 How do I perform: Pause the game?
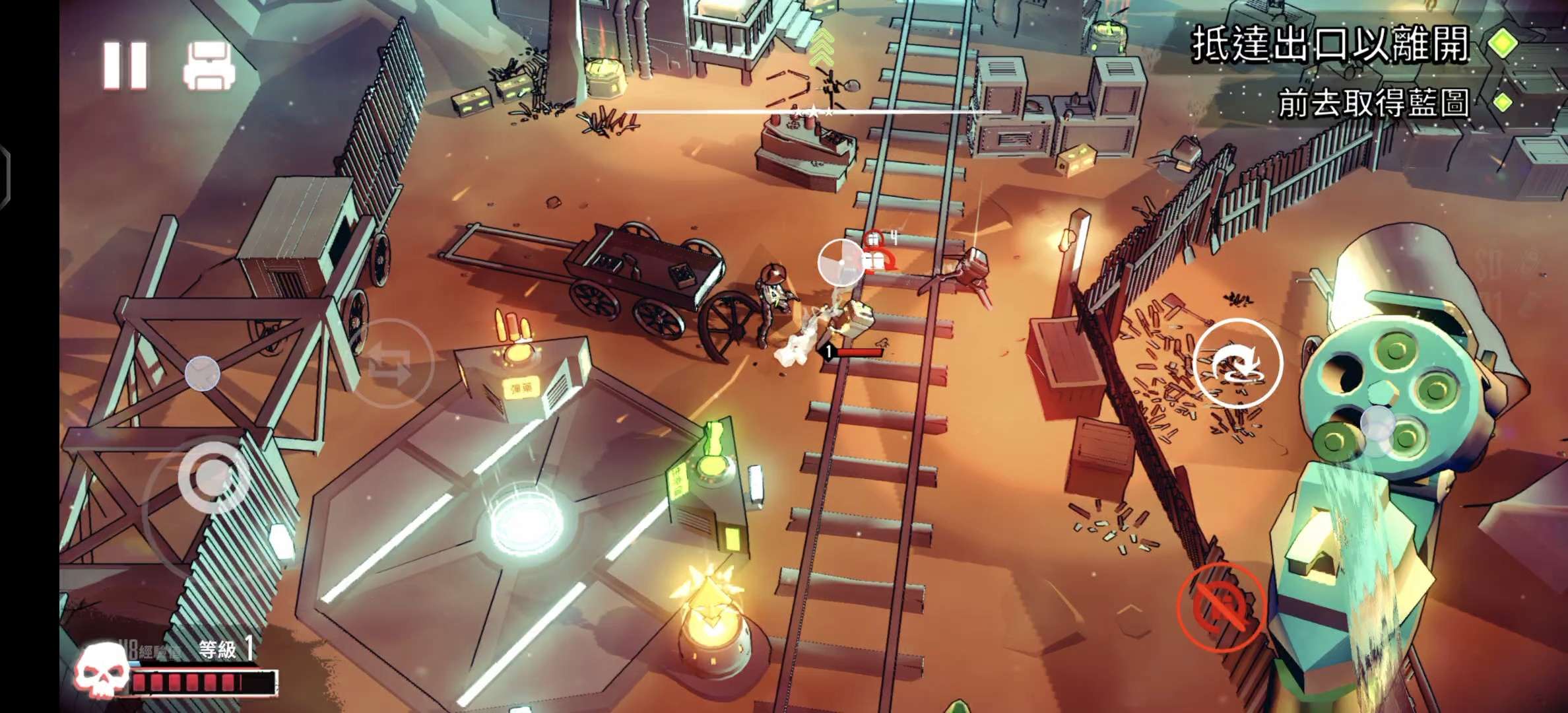[125, 66]
